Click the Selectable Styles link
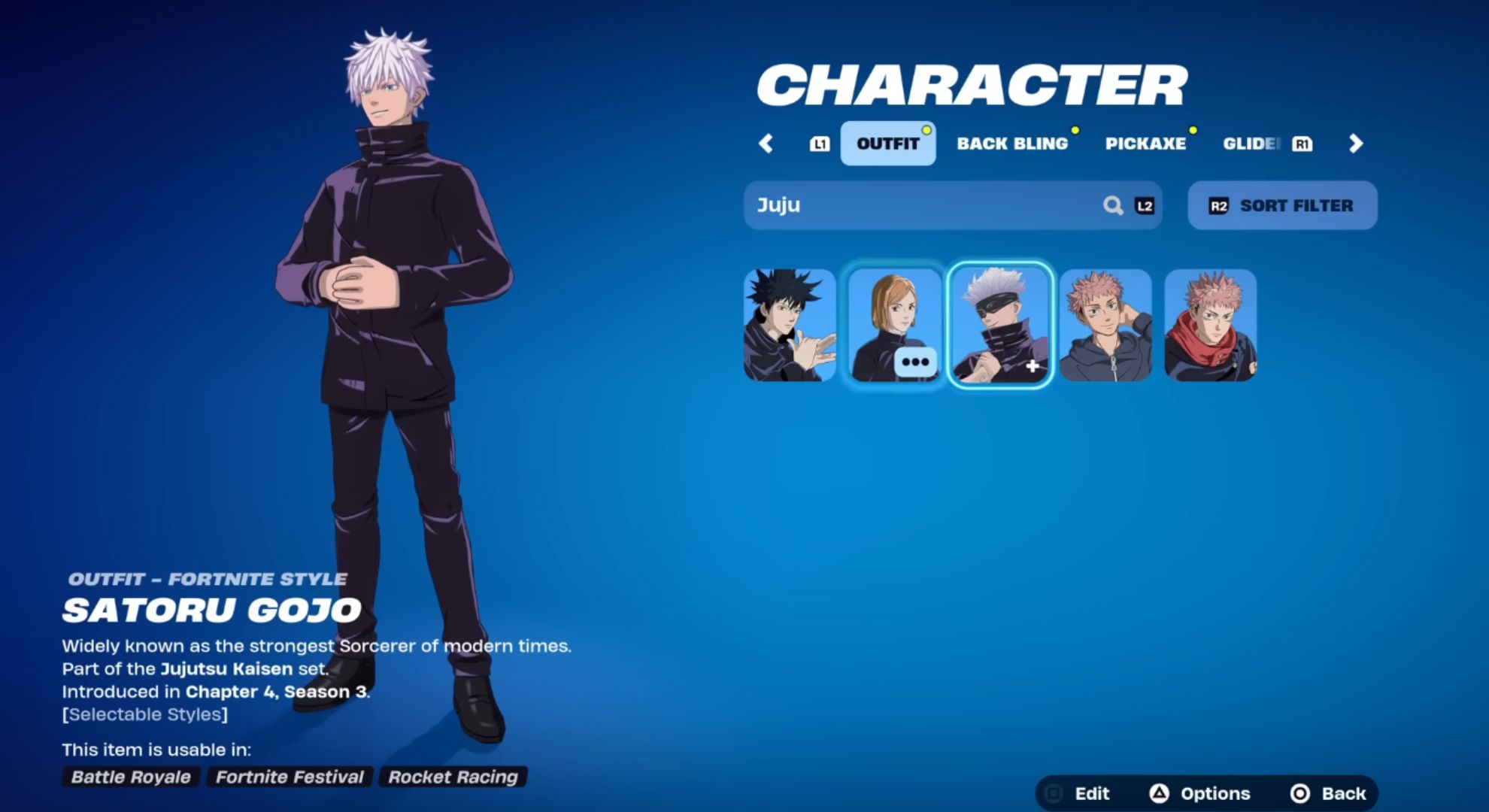Image resolution: width=1489 pixels, height=812 pixels. (144, 714)
